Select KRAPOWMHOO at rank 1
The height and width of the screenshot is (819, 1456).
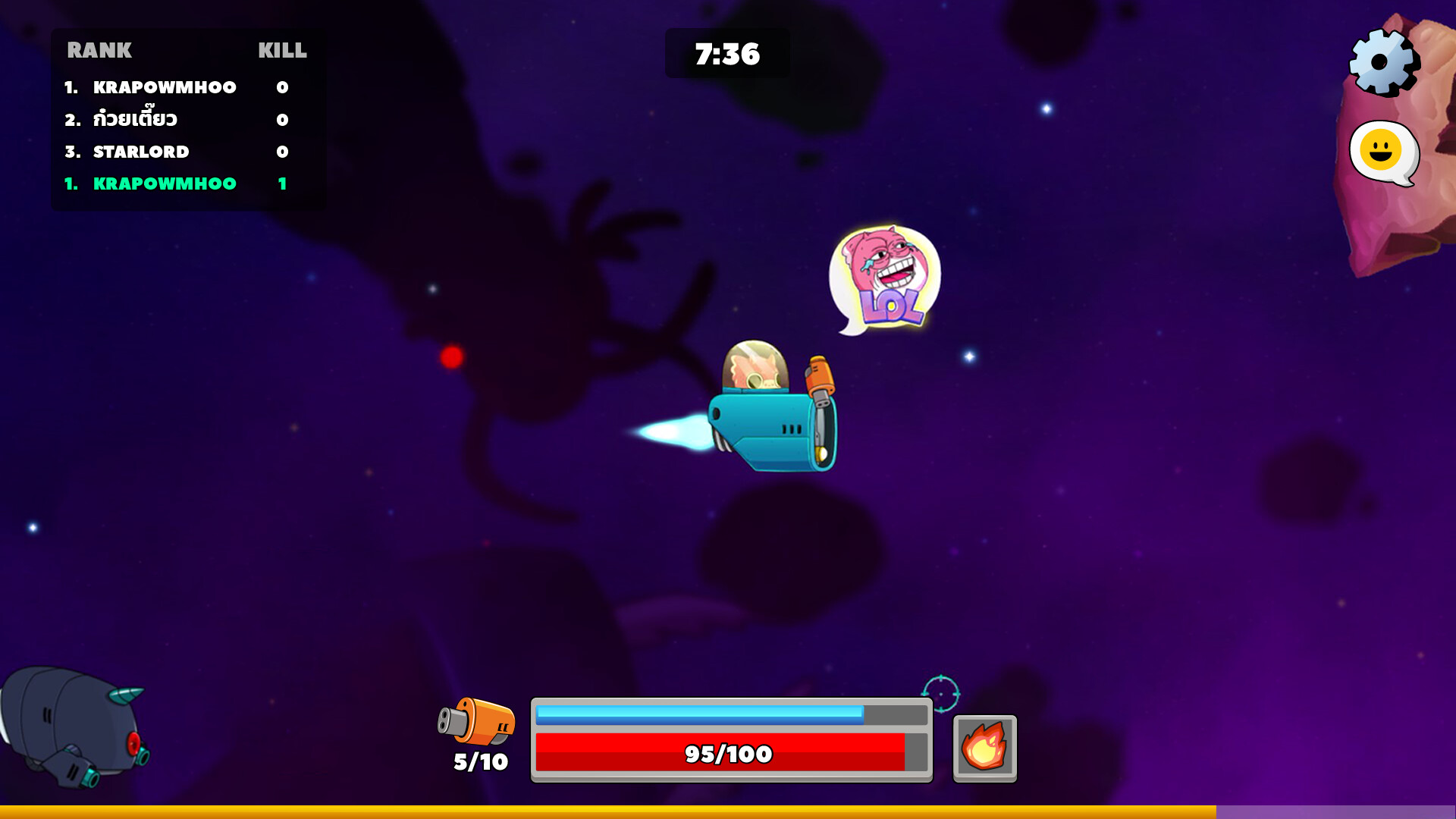164,87
